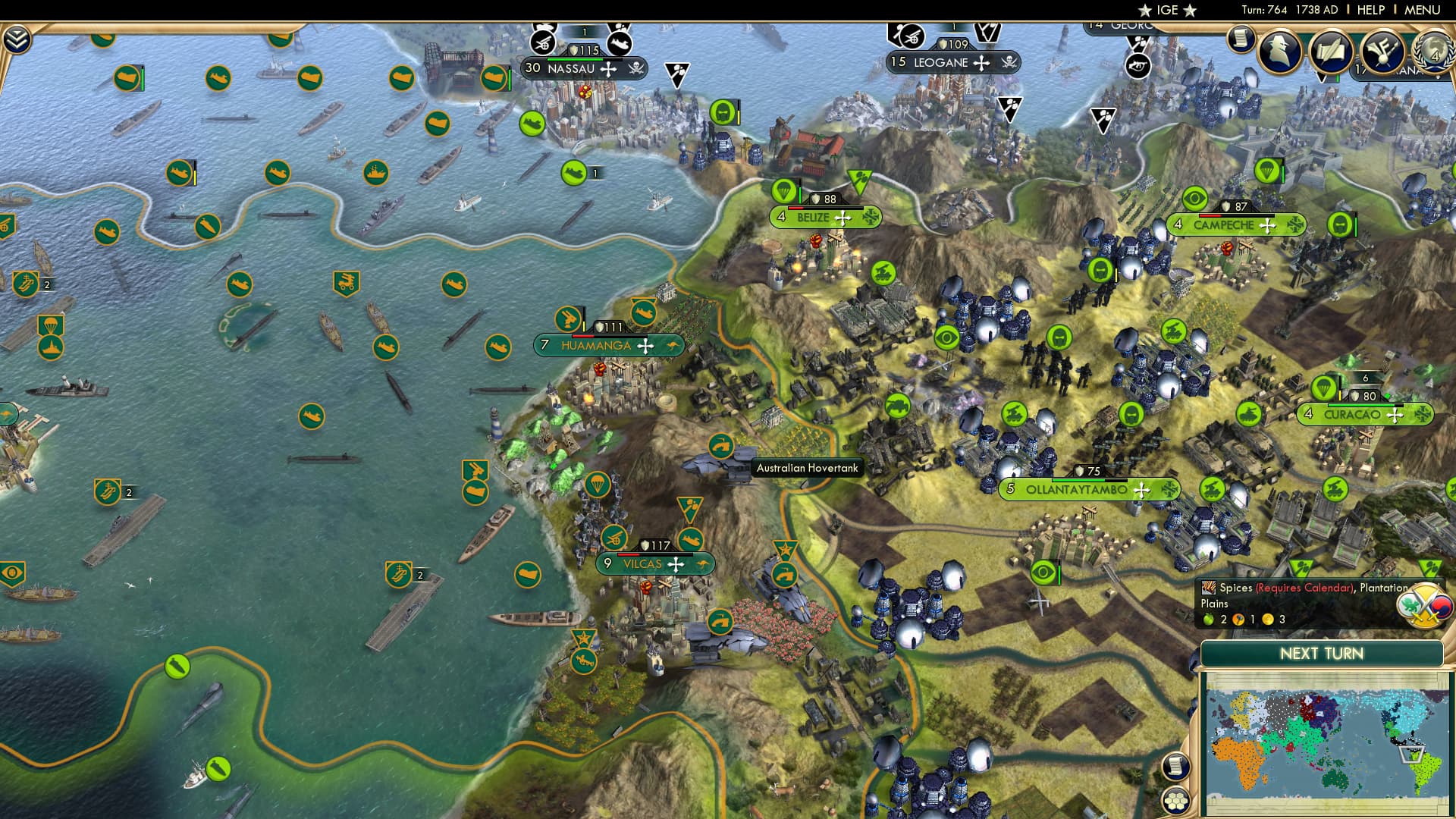Select the Australian Hovertank unit flag
Screen dimensions: 1456x819
pos(722,447)
